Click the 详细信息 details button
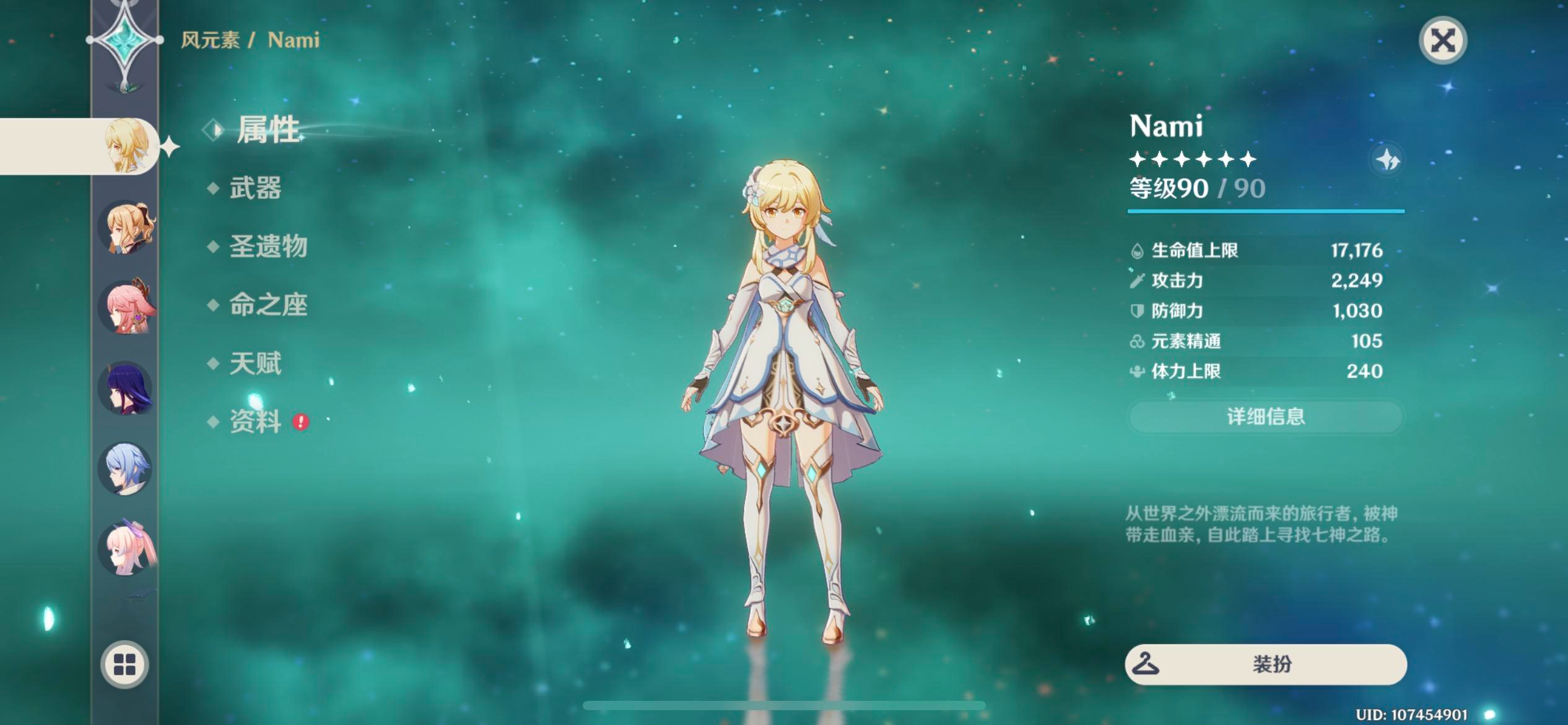Screen dimensions: 1568x725 pyautogui.click(x=1265, y=416)
